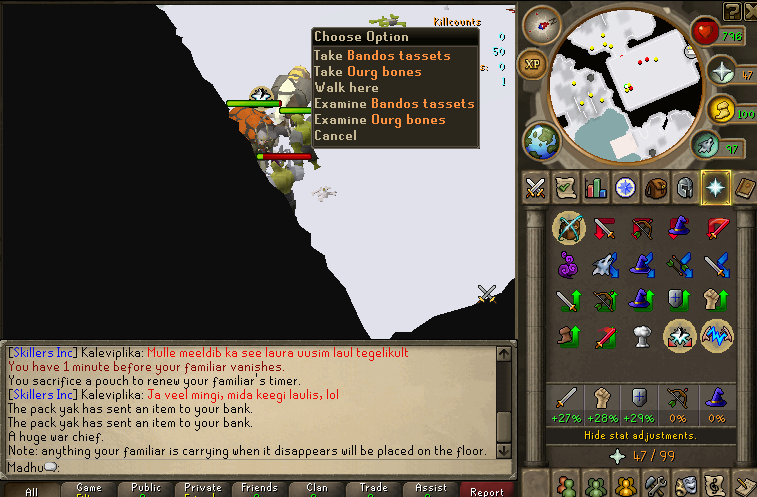Viewport: 757px width, 497px height.
Task: Cancel the Choose Option menu
Action: 335,136
